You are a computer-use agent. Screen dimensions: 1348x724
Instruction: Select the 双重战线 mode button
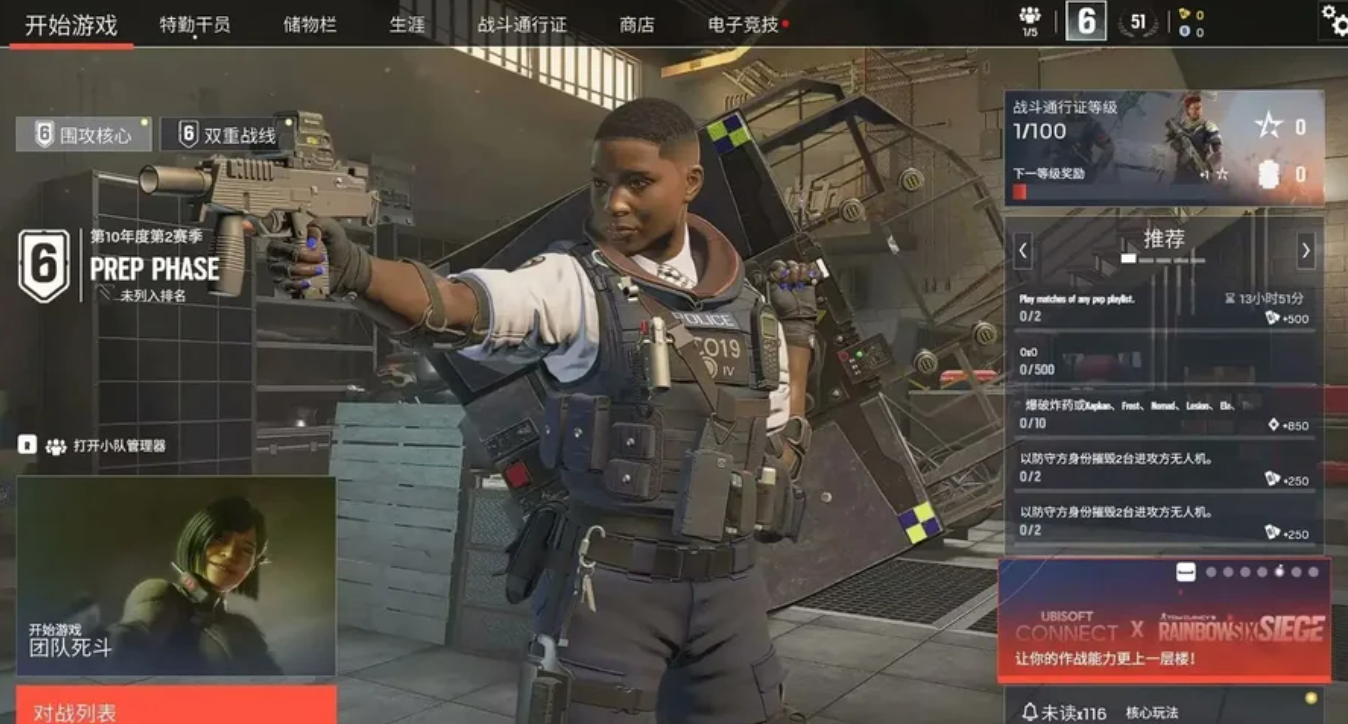point(227,135)
